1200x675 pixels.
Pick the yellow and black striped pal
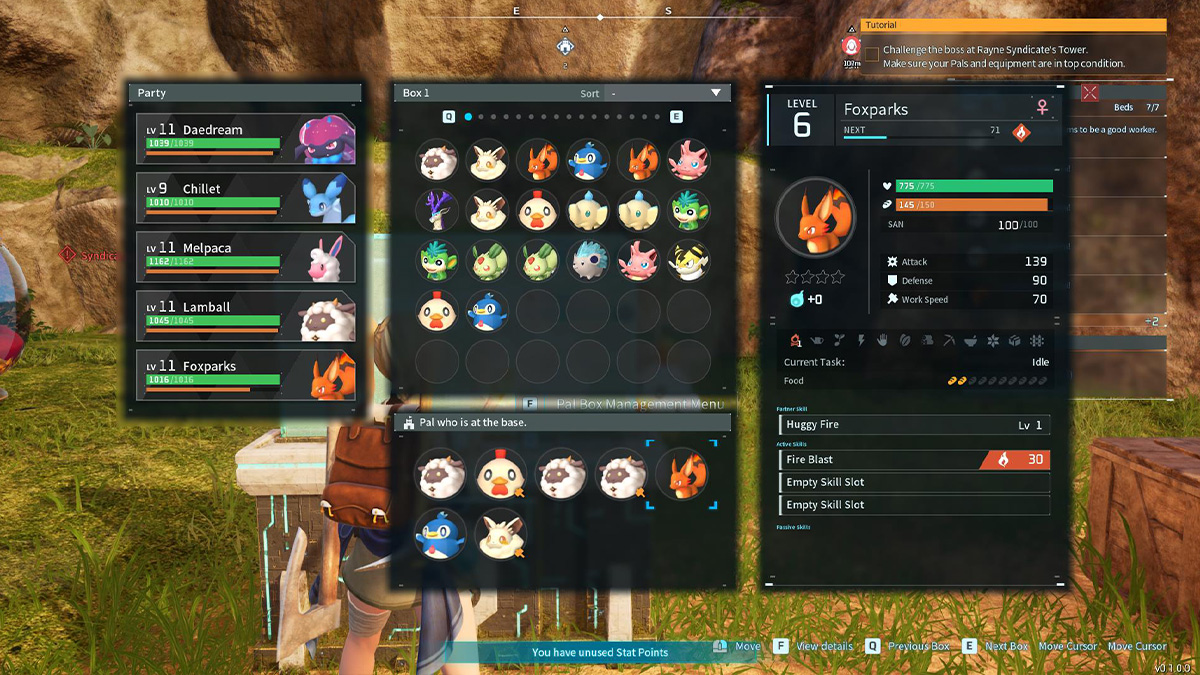[x=688, y=260]
